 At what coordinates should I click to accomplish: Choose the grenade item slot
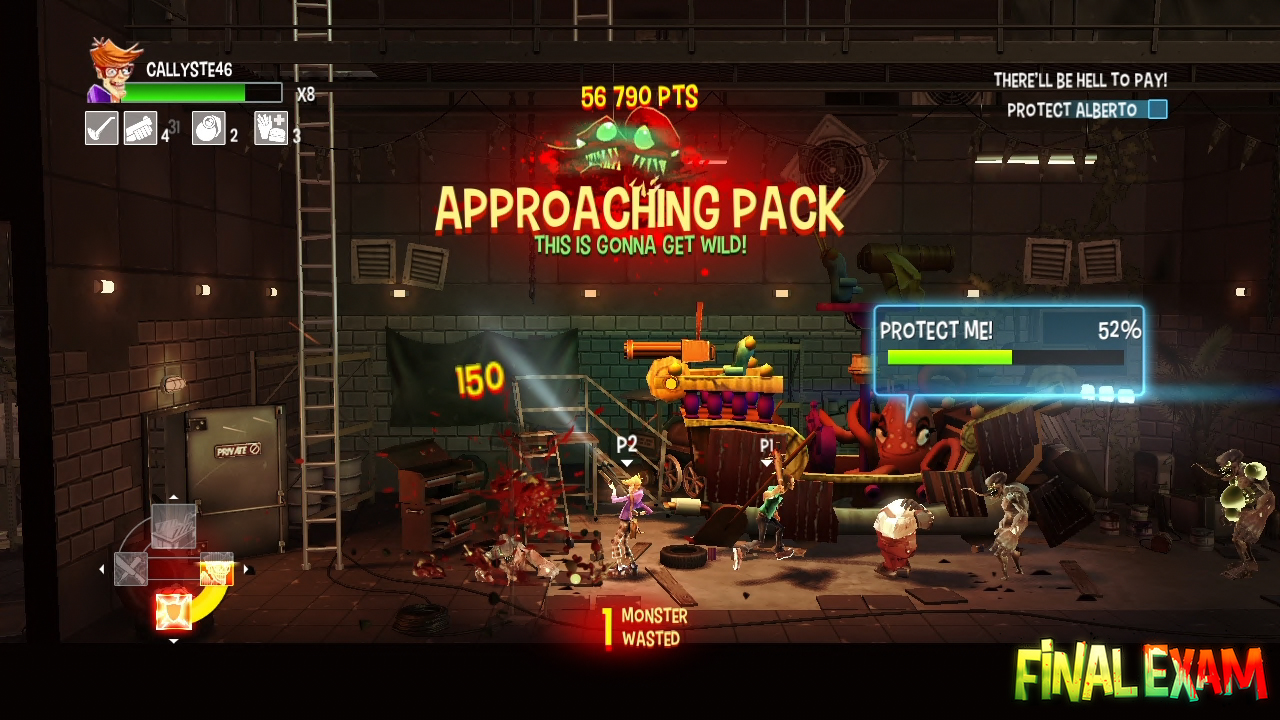click(208, 128)
